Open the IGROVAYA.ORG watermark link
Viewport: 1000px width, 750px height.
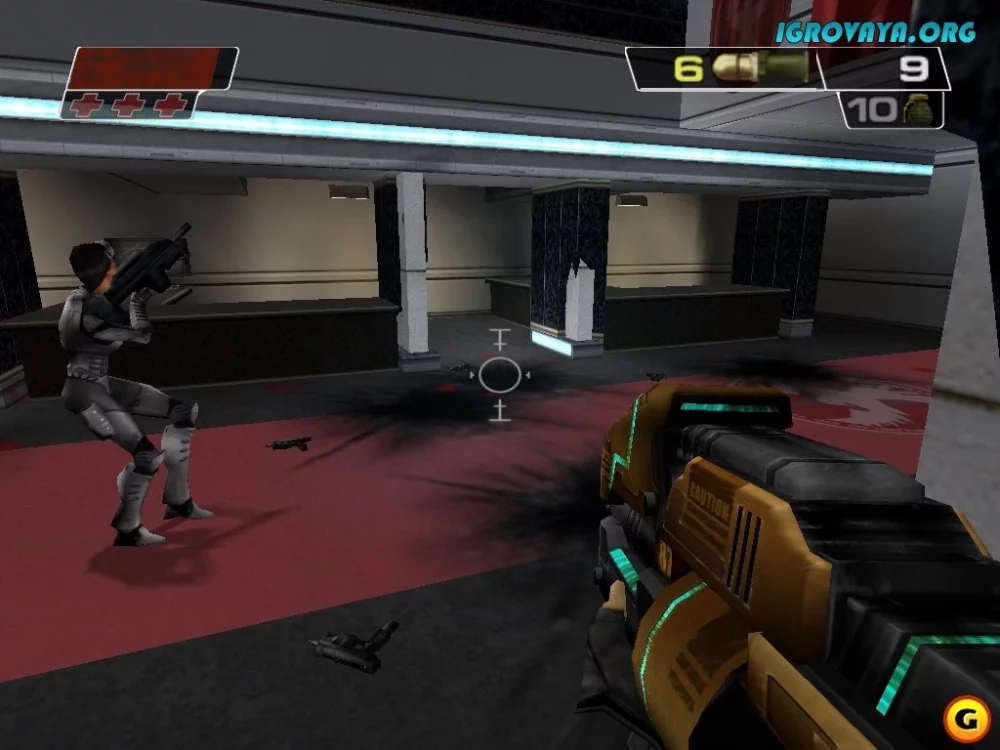pyautogui.click(x=877, y=32)
